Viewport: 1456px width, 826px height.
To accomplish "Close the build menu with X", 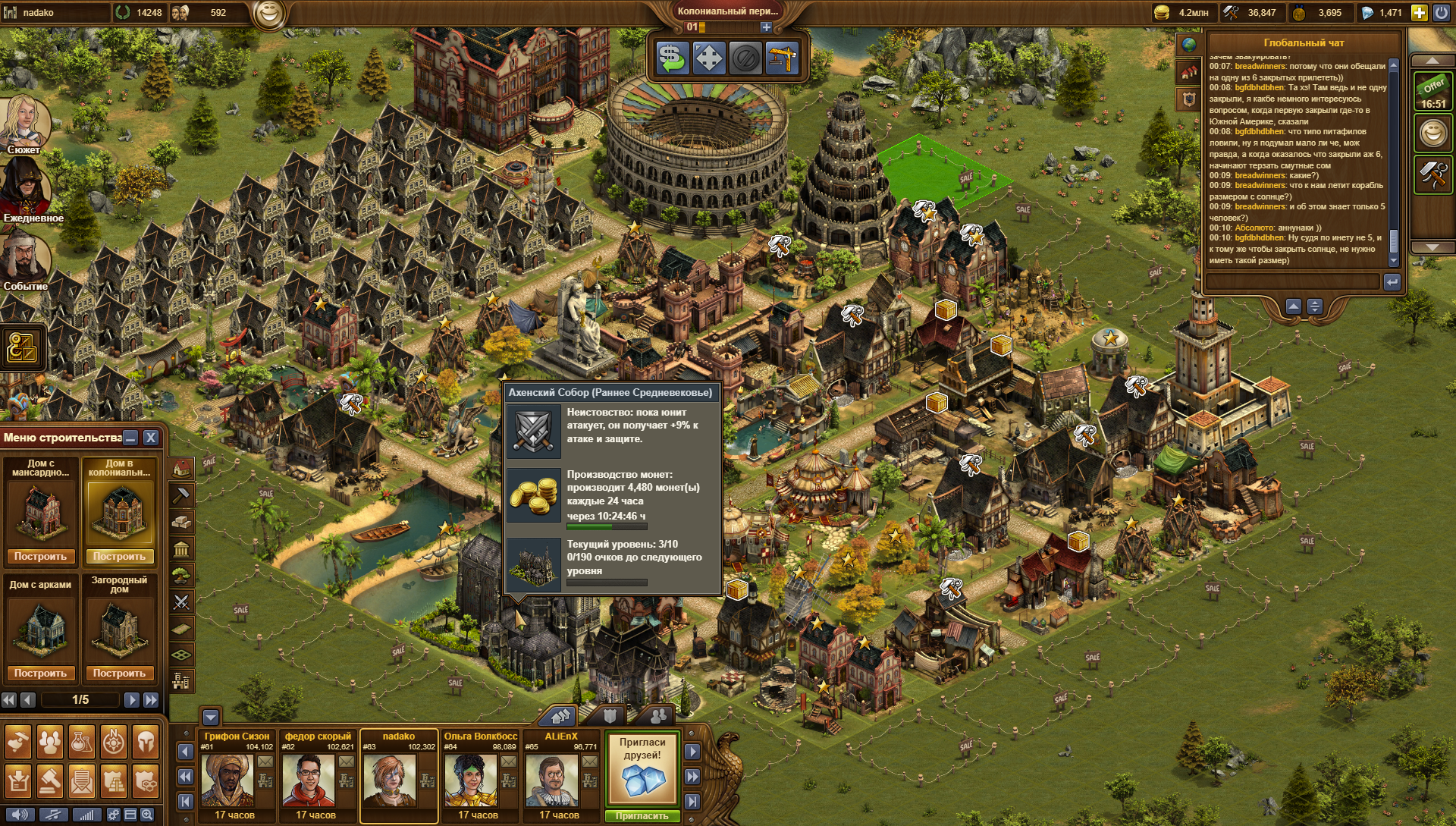I will [151, 438].
